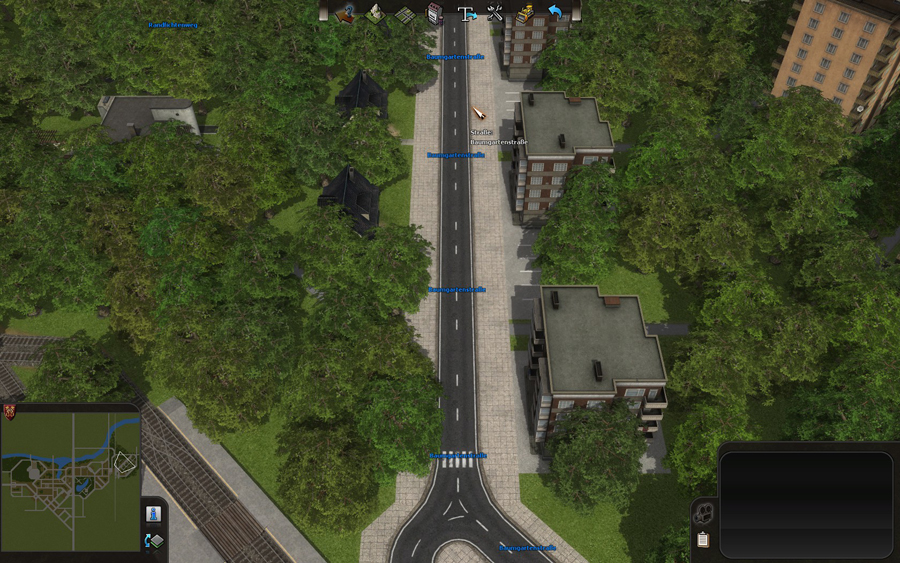900x563 pixels.
Task: Open the building placement tool
Action: pyautogui.click(x=434, y=14)
